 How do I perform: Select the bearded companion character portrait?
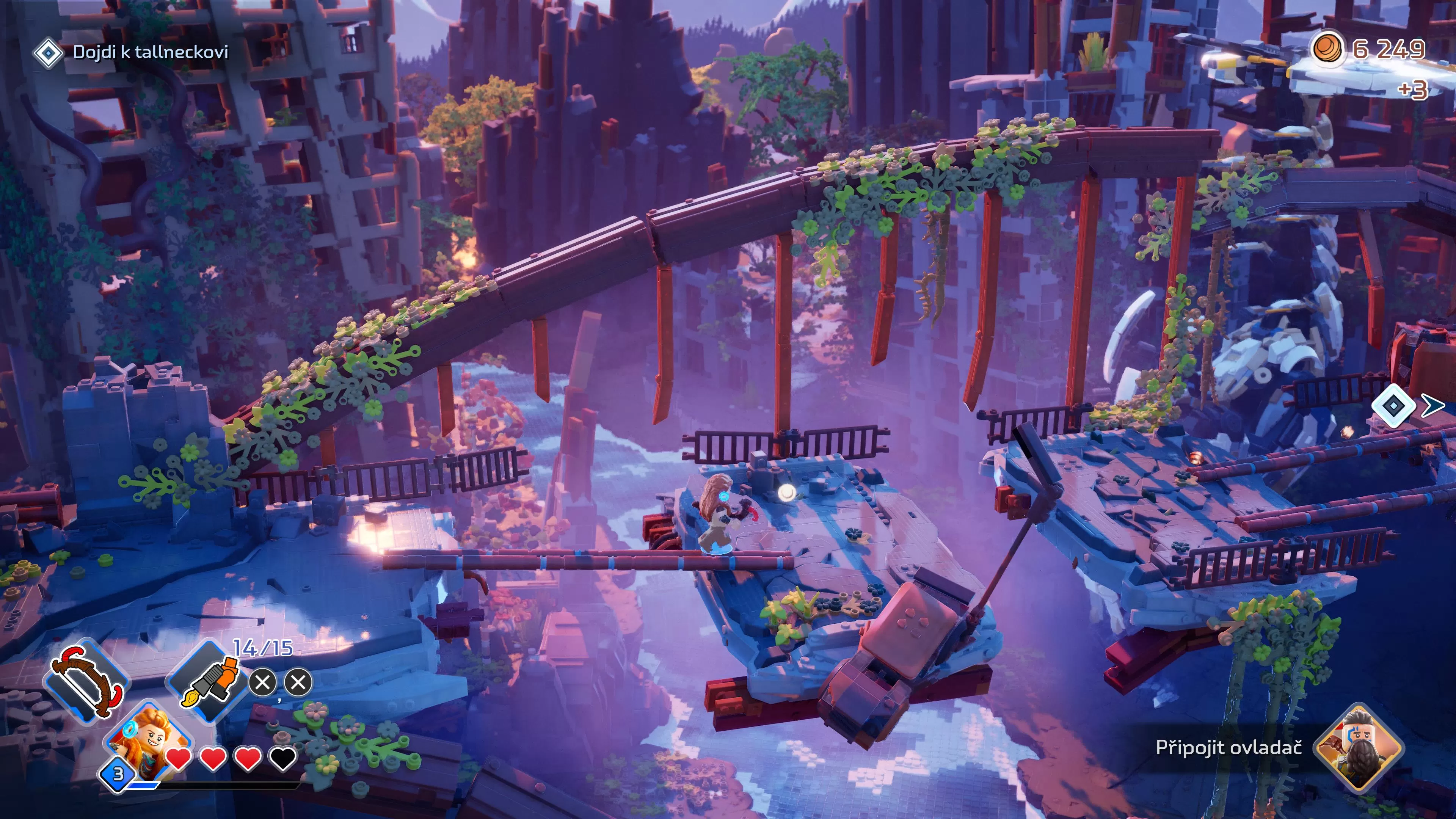pos(1359,748)
